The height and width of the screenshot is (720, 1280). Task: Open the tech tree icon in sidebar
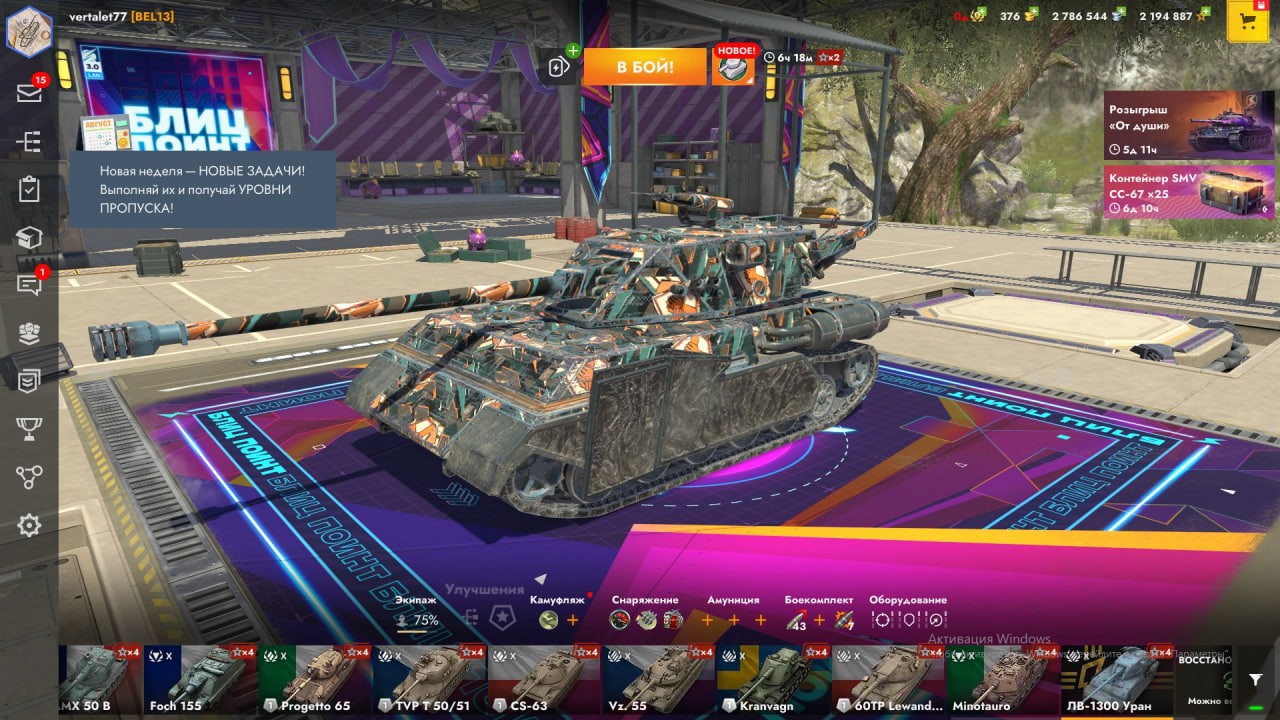point(29,141)
